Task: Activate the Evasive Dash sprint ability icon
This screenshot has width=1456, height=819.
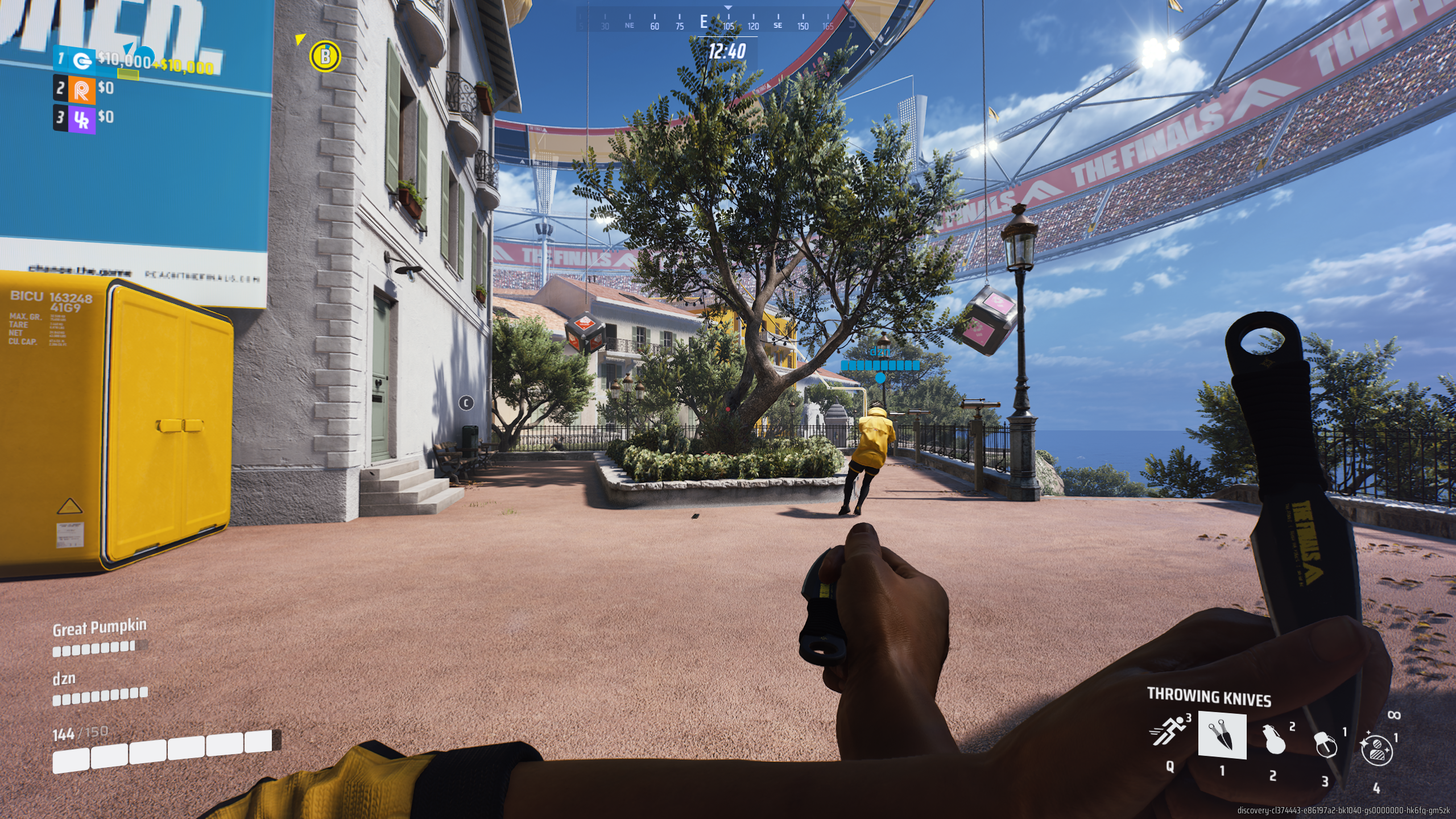Action: pos(1169,731)
